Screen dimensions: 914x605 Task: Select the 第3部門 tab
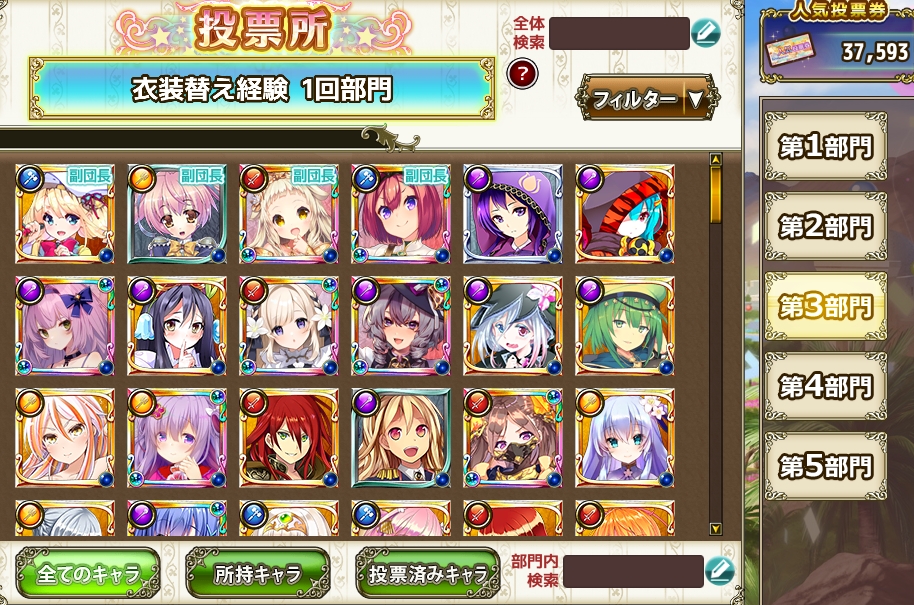click(x=824, y=306)
